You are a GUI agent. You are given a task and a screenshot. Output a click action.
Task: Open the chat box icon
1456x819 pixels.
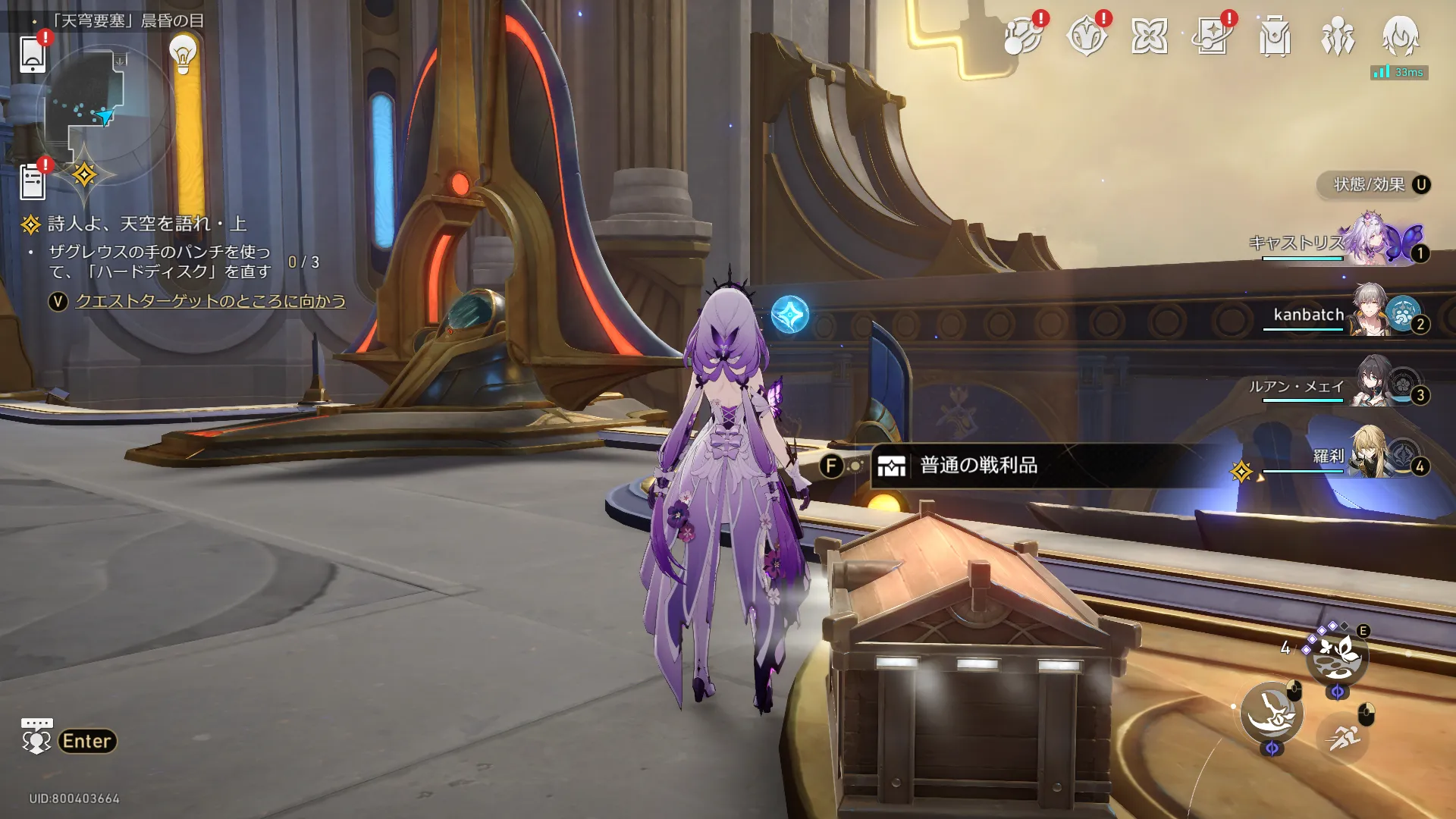pos(36,736)
